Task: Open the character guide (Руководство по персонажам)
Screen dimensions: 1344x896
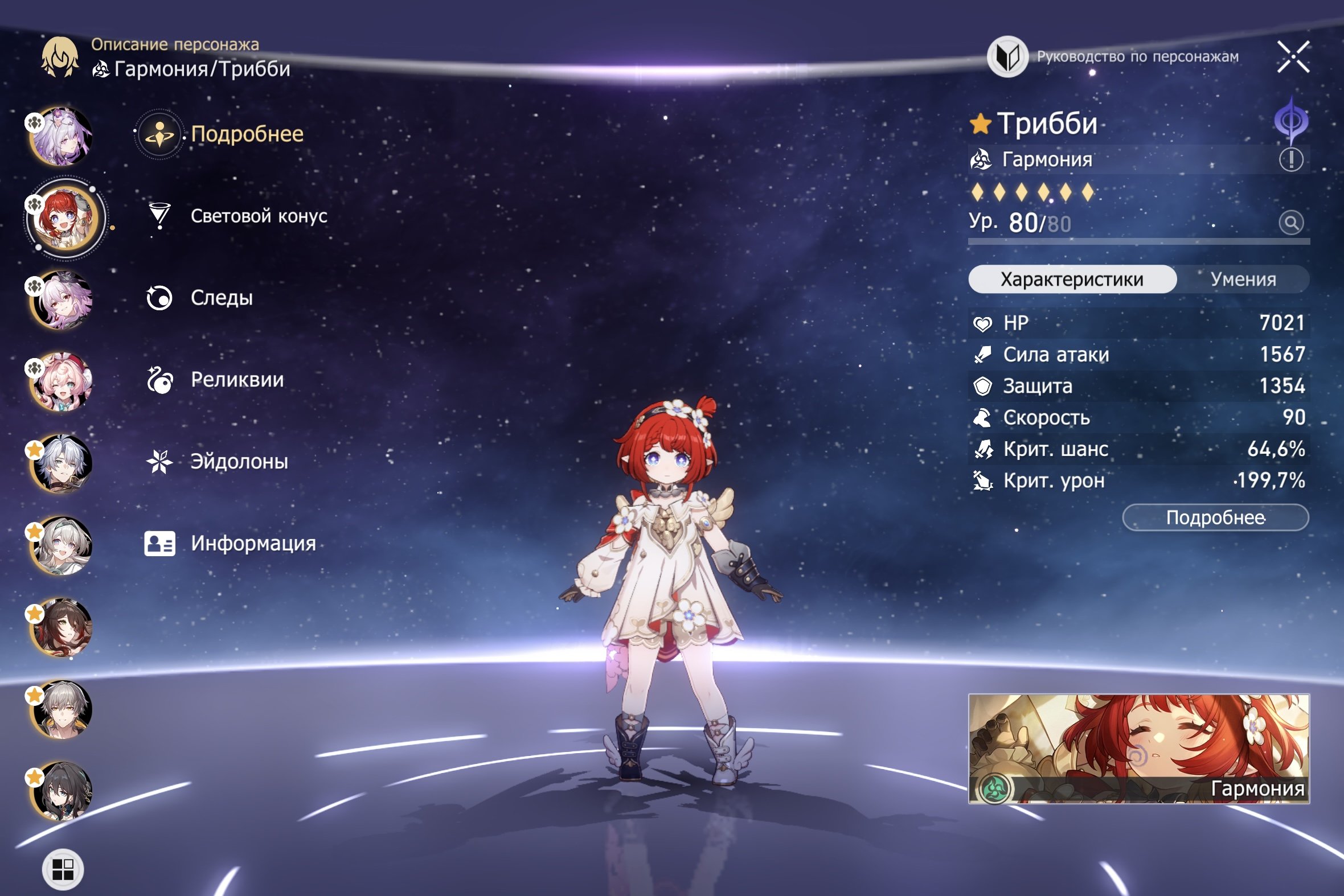Action: coord(1113,56)
